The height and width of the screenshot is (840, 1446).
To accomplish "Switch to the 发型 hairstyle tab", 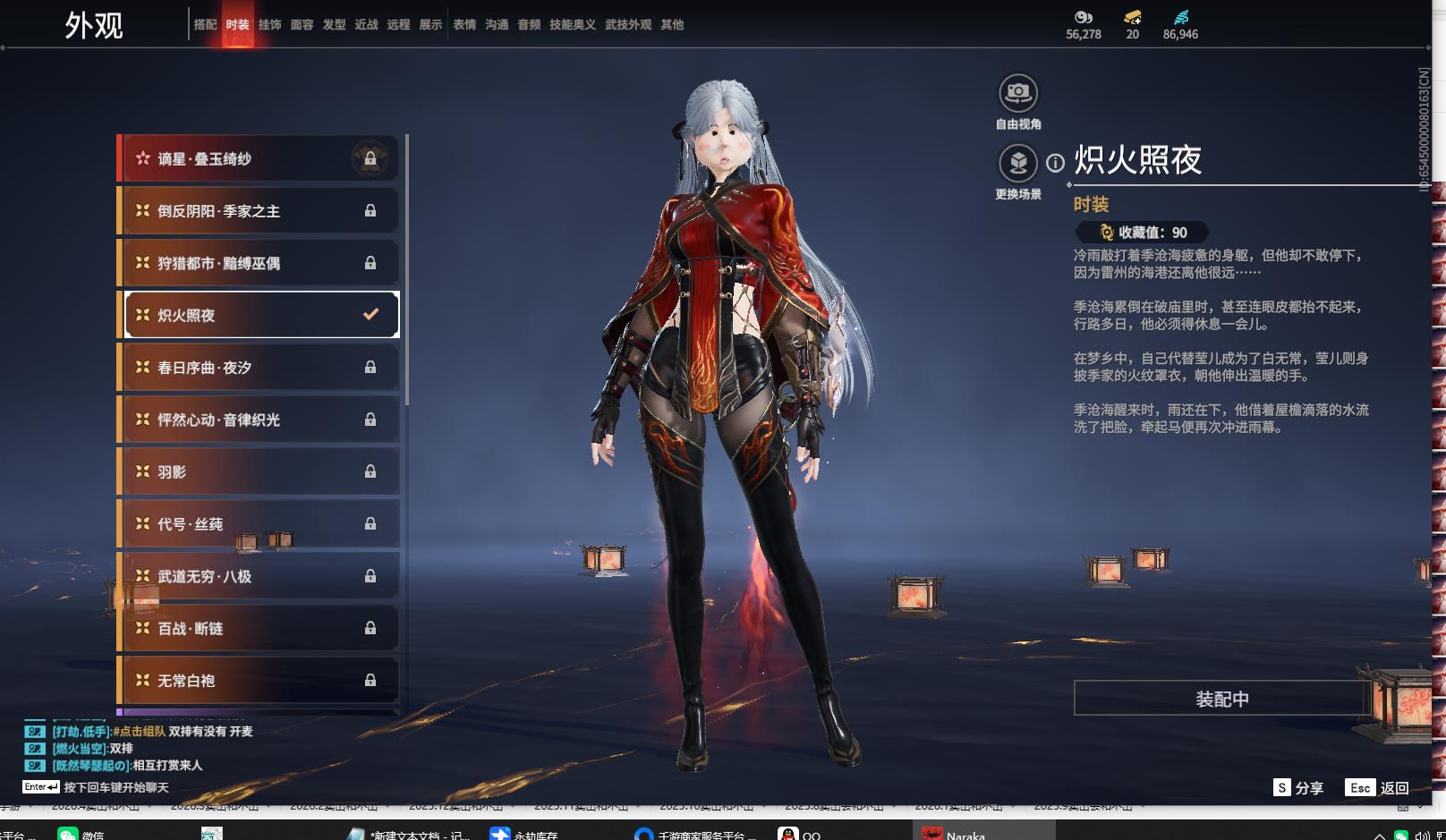I will [334, 25].
